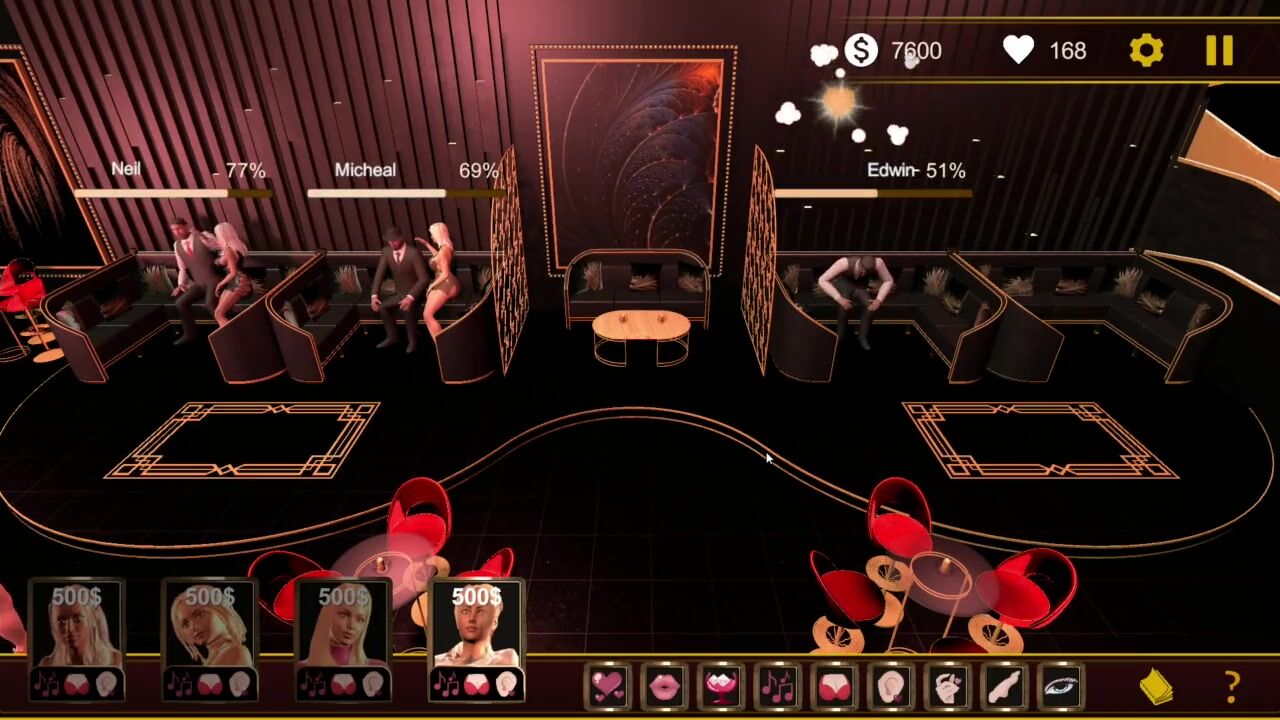Pick the cocktail glass icon
1280x720 pixels.
point(721,686)
